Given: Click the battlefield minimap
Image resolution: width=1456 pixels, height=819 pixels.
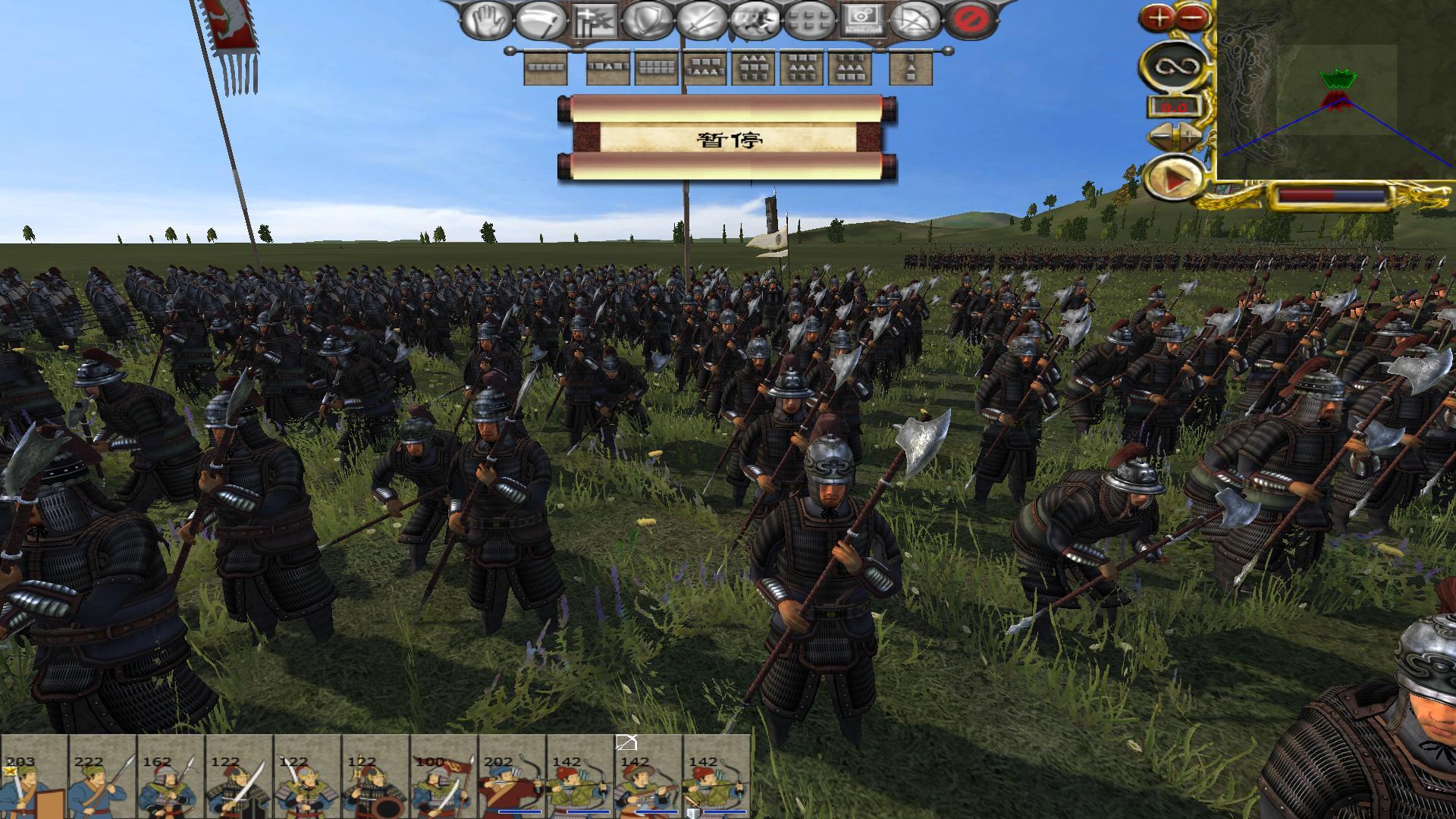Looking at the screenshot, I should [x=1335, y=91].
